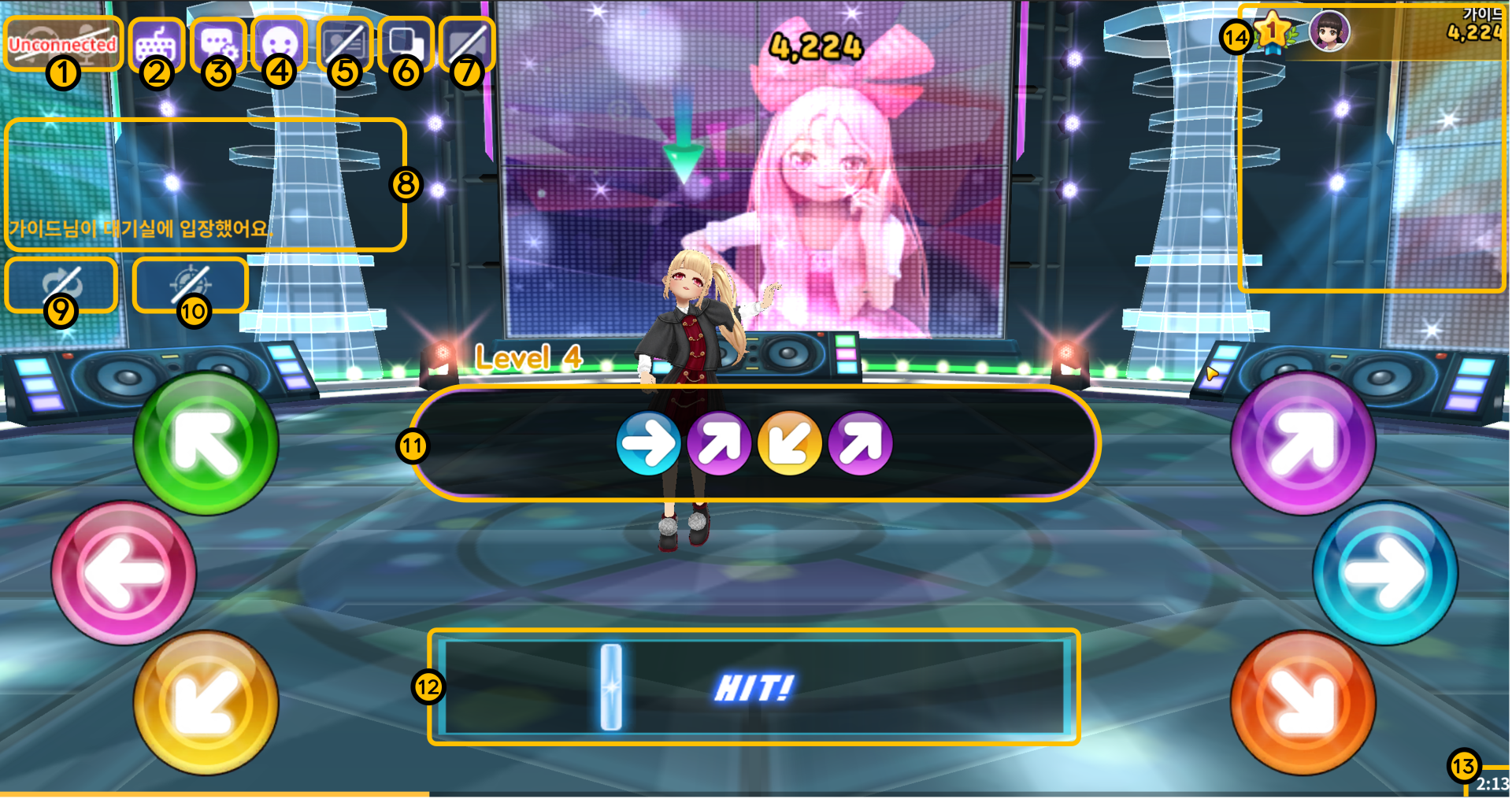This screenshot has height=799, width=1512.
Task: Toggle the crossed-out crosshair target button
Action: click(191, 283)
